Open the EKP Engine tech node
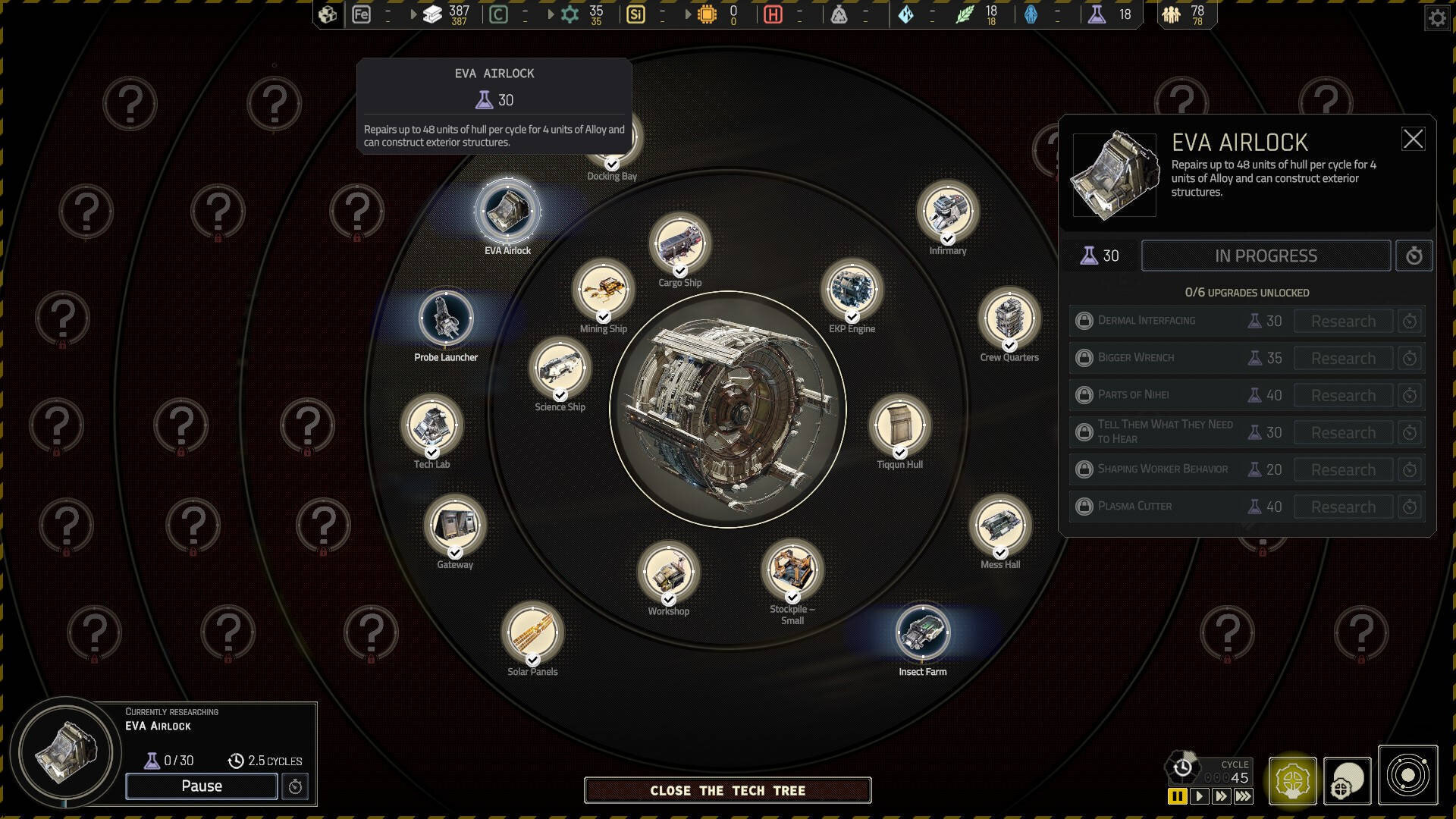Screen dimensions: 1456x819 852,290
